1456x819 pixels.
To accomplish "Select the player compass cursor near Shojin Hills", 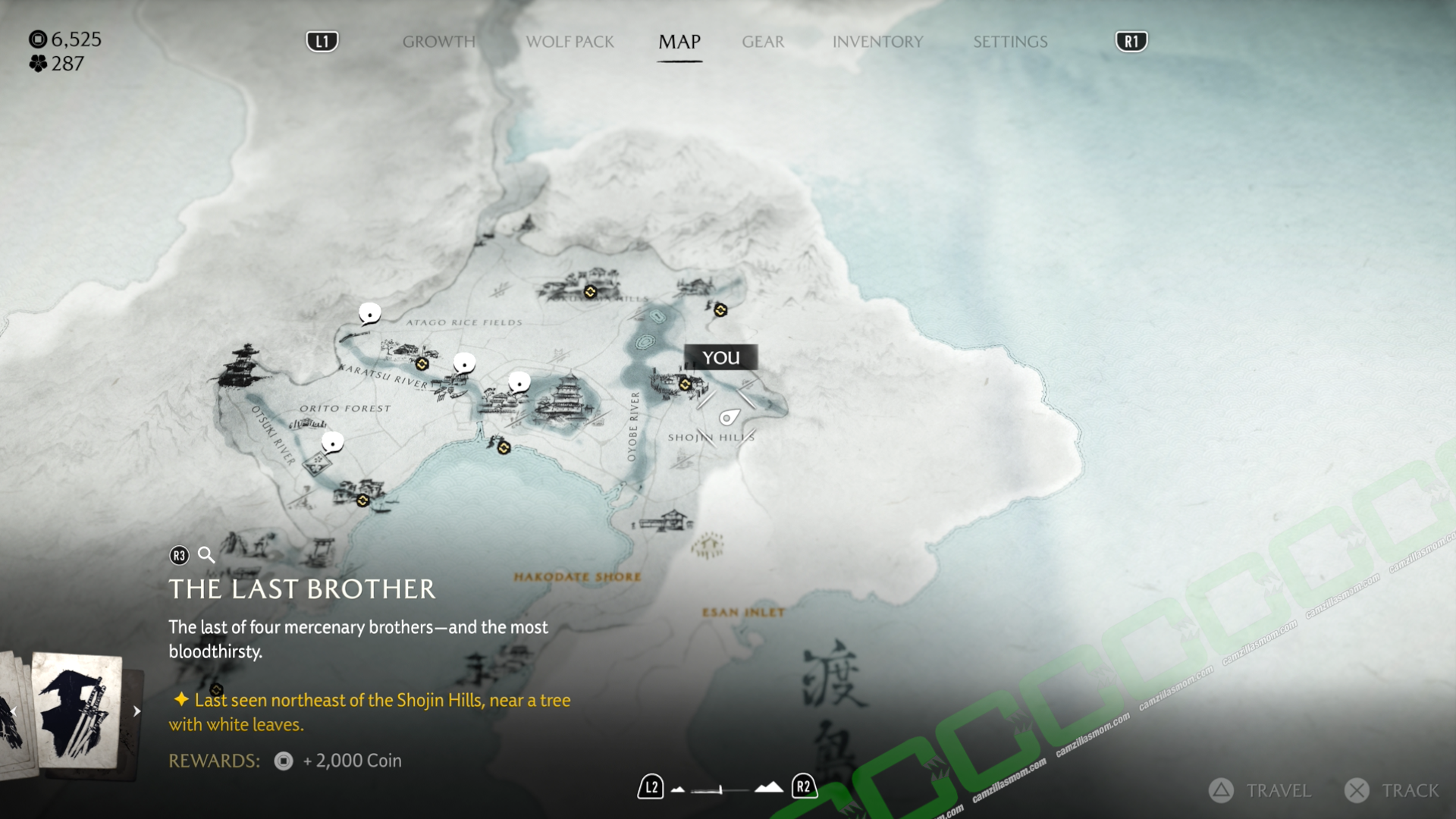I will [730, 419].
